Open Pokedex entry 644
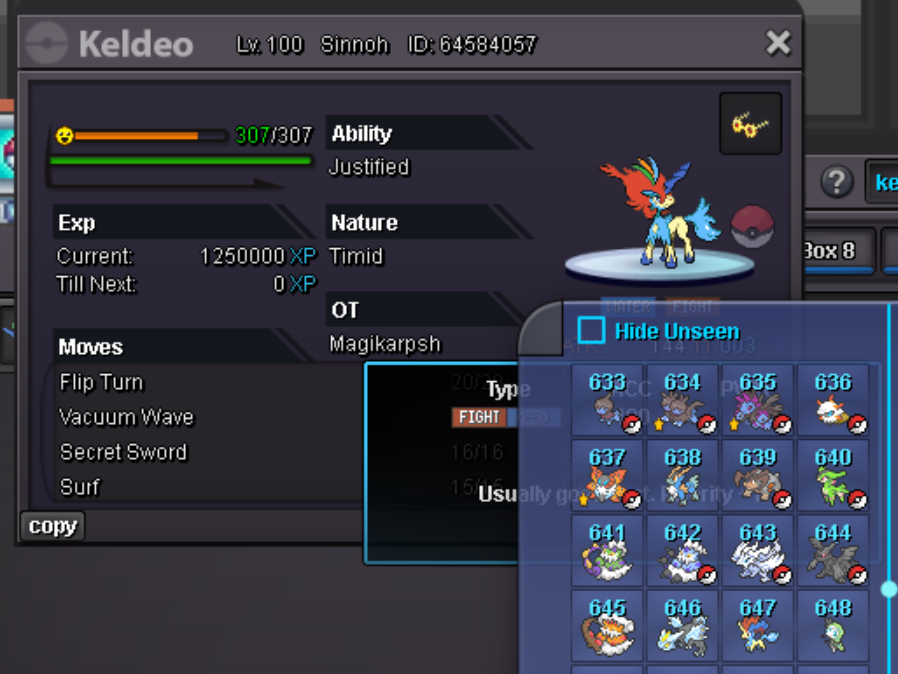This screenshot has height=674, width=898. tap(833, 551)
